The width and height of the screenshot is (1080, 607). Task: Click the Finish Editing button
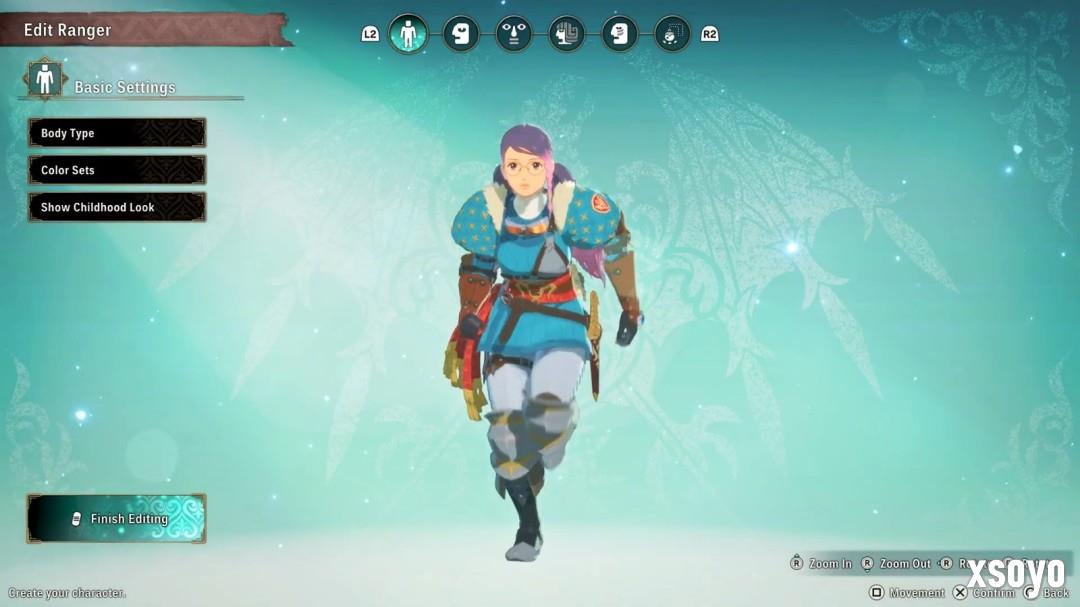[117, 518]
